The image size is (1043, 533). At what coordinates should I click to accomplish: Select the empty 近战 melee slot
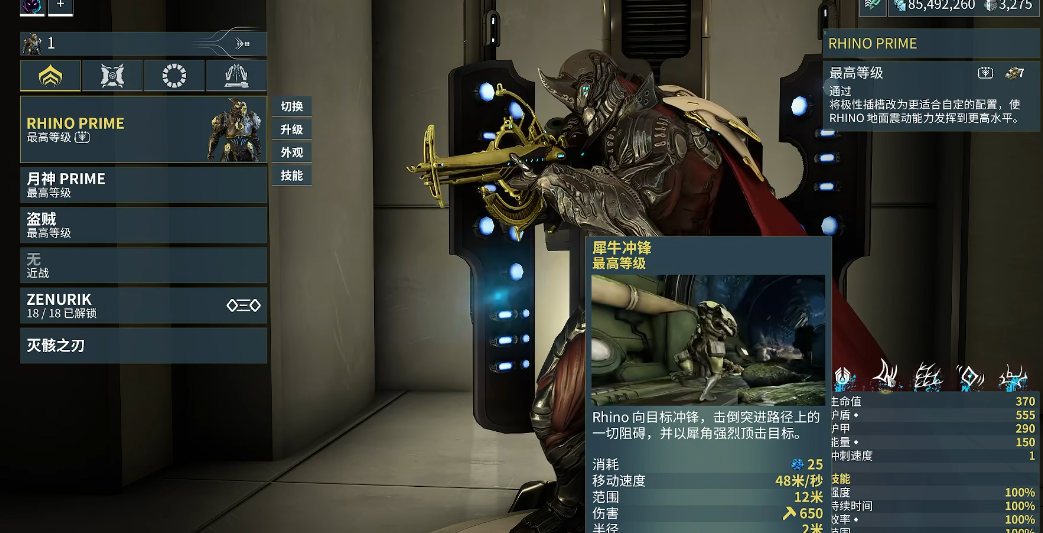(143, 265)
